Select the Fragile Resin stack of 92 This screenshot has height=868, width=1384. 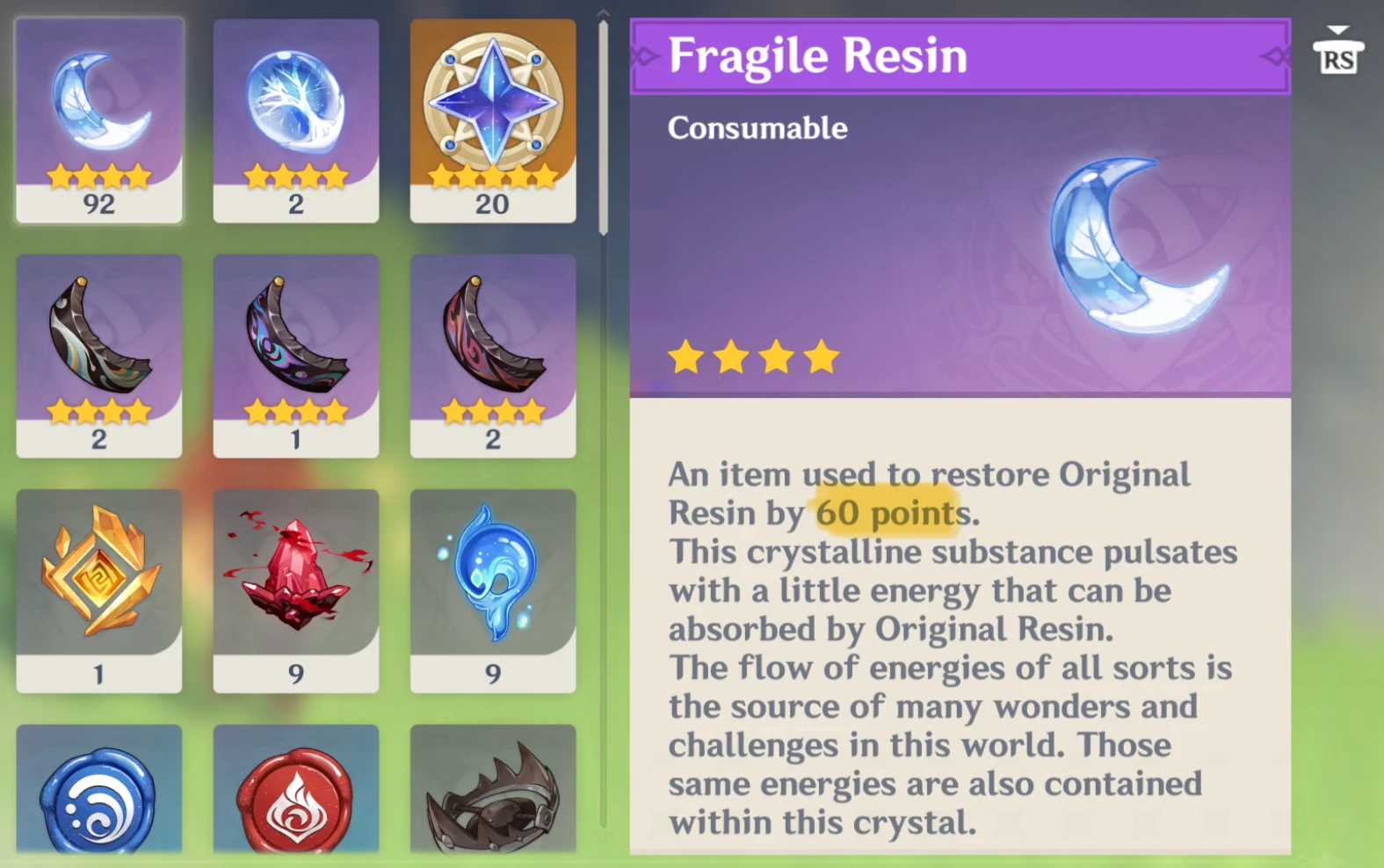(x=98, y=114)
